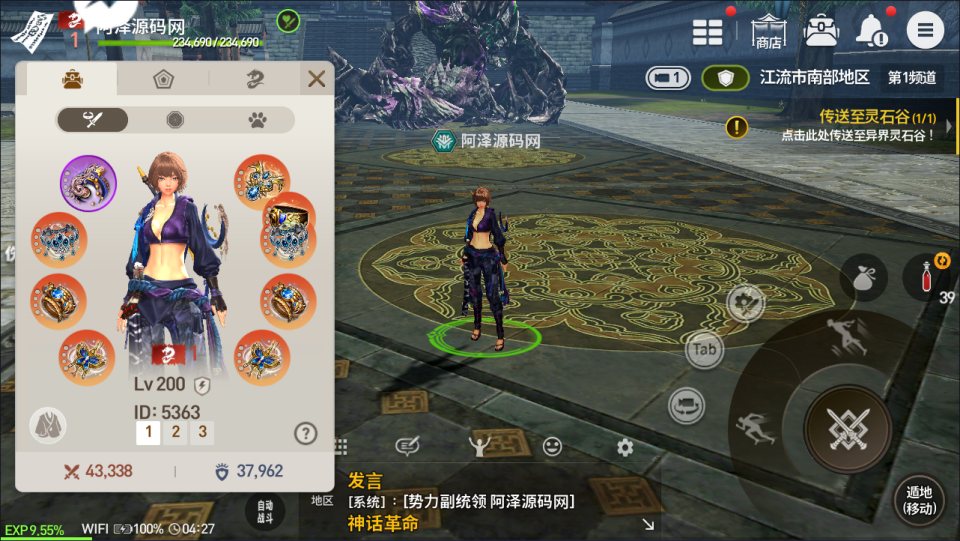Choose equipment preset 2
960x541 pixels.
(x=175, y=432)
